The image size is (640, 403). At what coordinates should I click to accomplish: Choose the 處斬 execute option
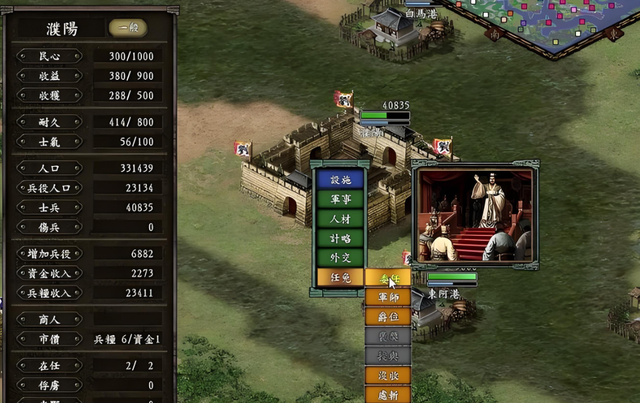pyautogui.click(x=387, y=394)
